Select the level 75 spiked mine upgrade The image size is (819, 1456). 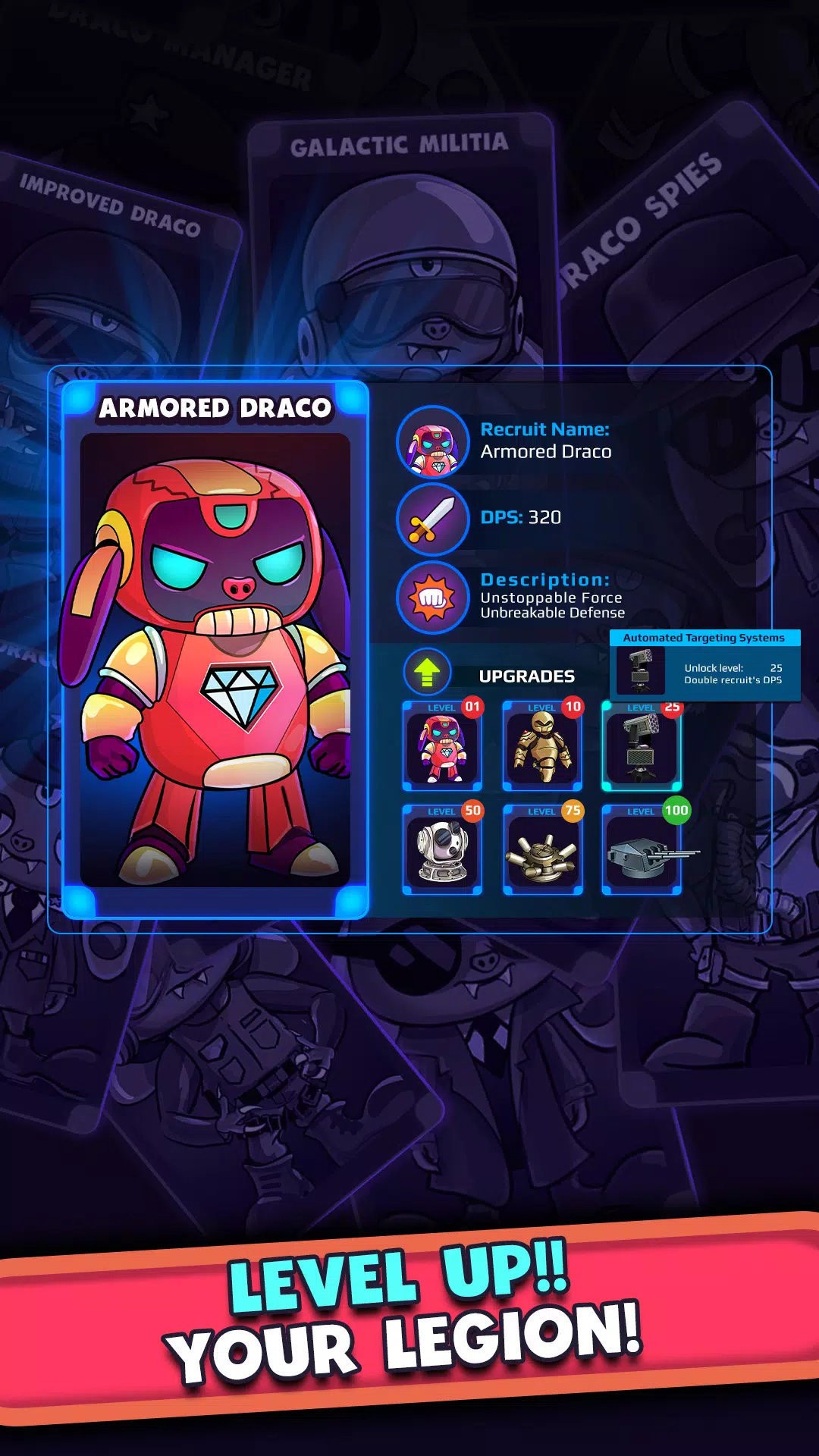click(542, 851)
